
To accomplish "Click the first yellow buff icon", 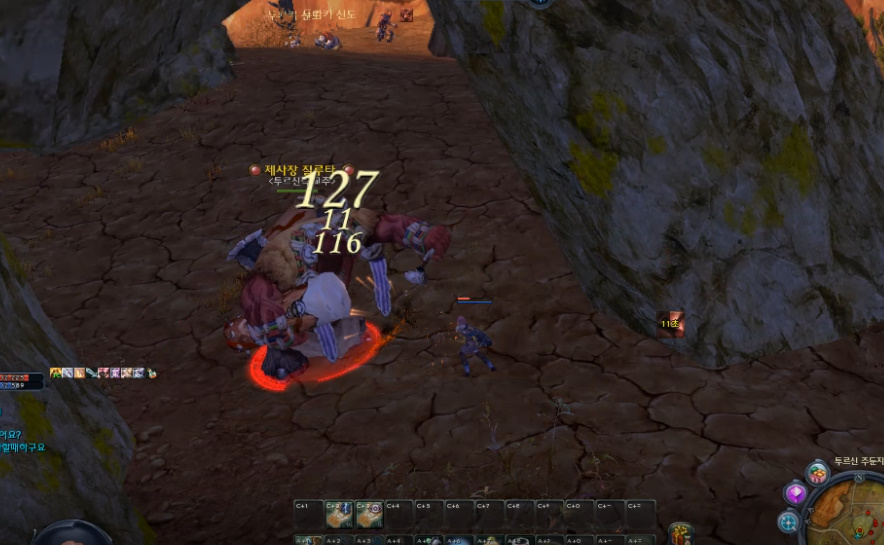I will pos(56,373).
